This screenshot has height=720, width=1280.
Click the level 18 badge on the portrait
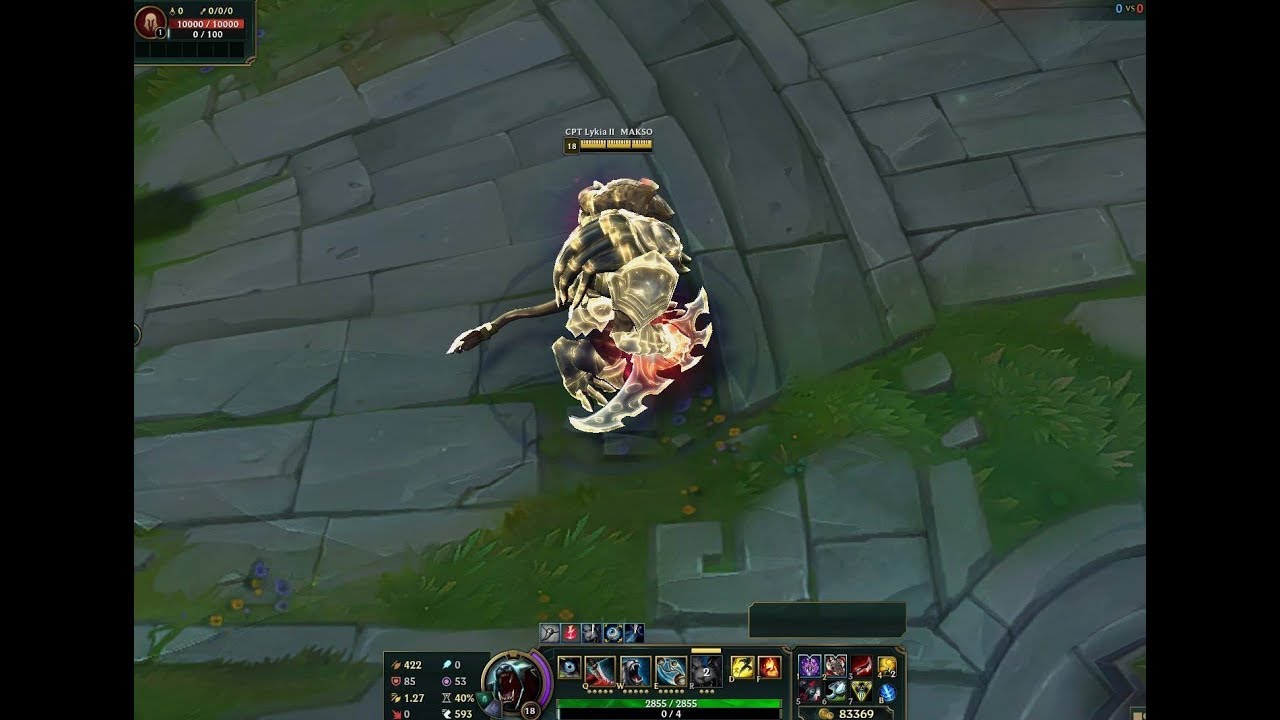point(529,710)
